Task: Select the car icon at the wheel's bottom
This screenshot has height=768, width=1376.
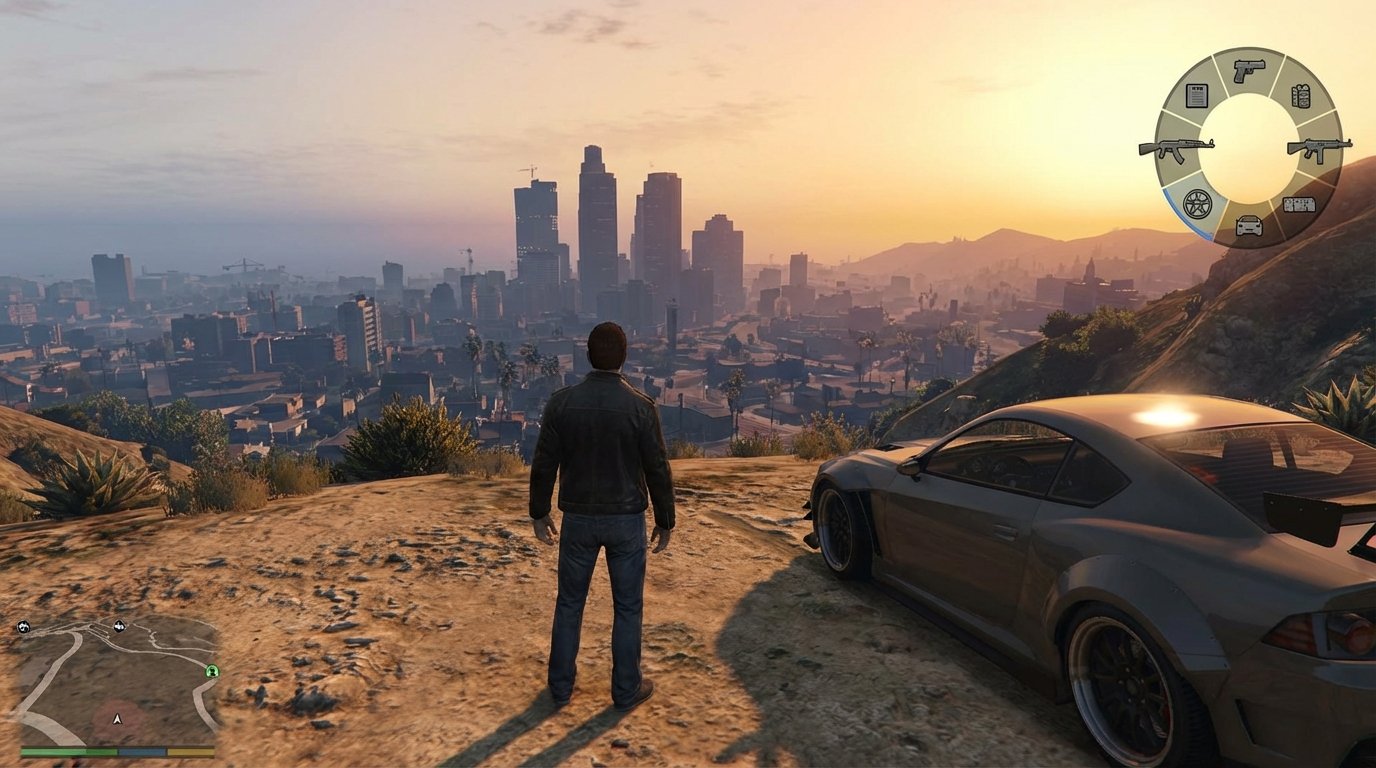Action: 1250,224
